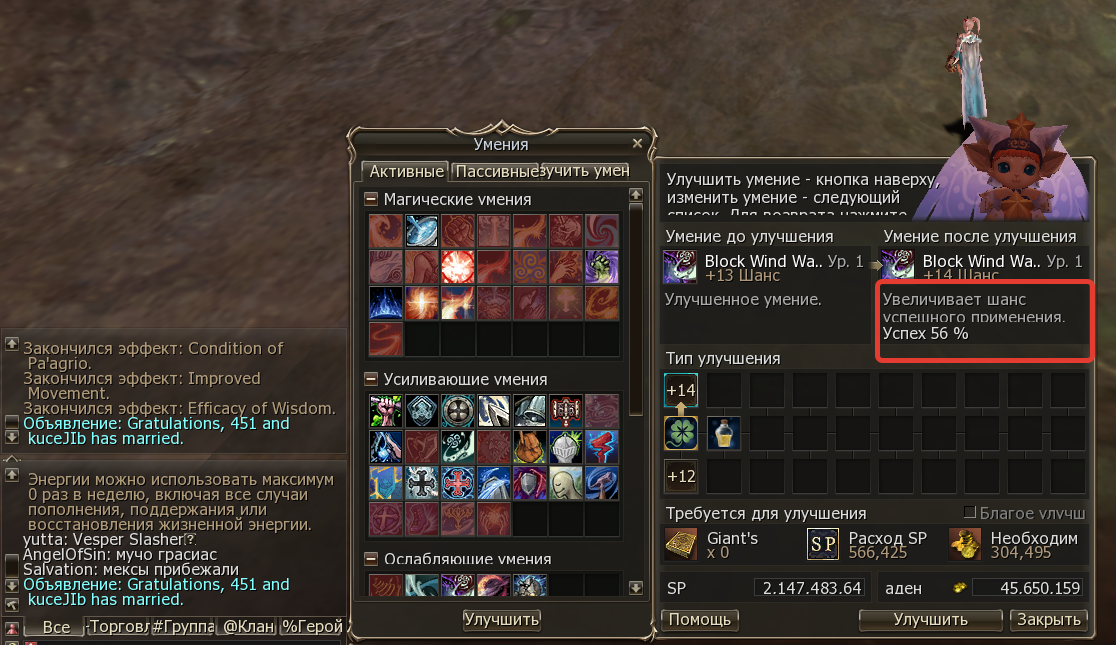Show the #Группа chat tab
1116x645 pixels.
182,628
